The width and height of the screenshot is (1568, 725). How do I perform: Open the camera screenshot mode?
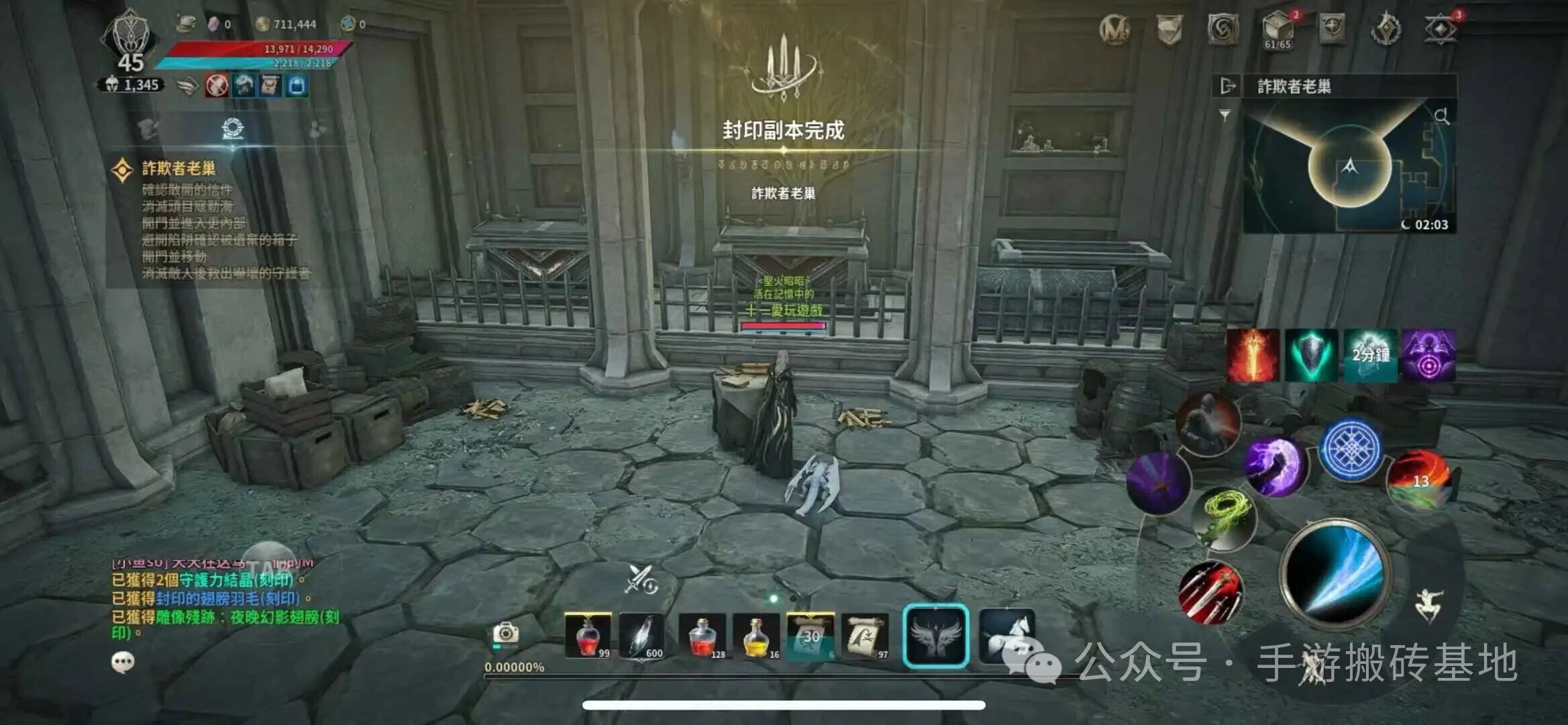tap(505, 632)
